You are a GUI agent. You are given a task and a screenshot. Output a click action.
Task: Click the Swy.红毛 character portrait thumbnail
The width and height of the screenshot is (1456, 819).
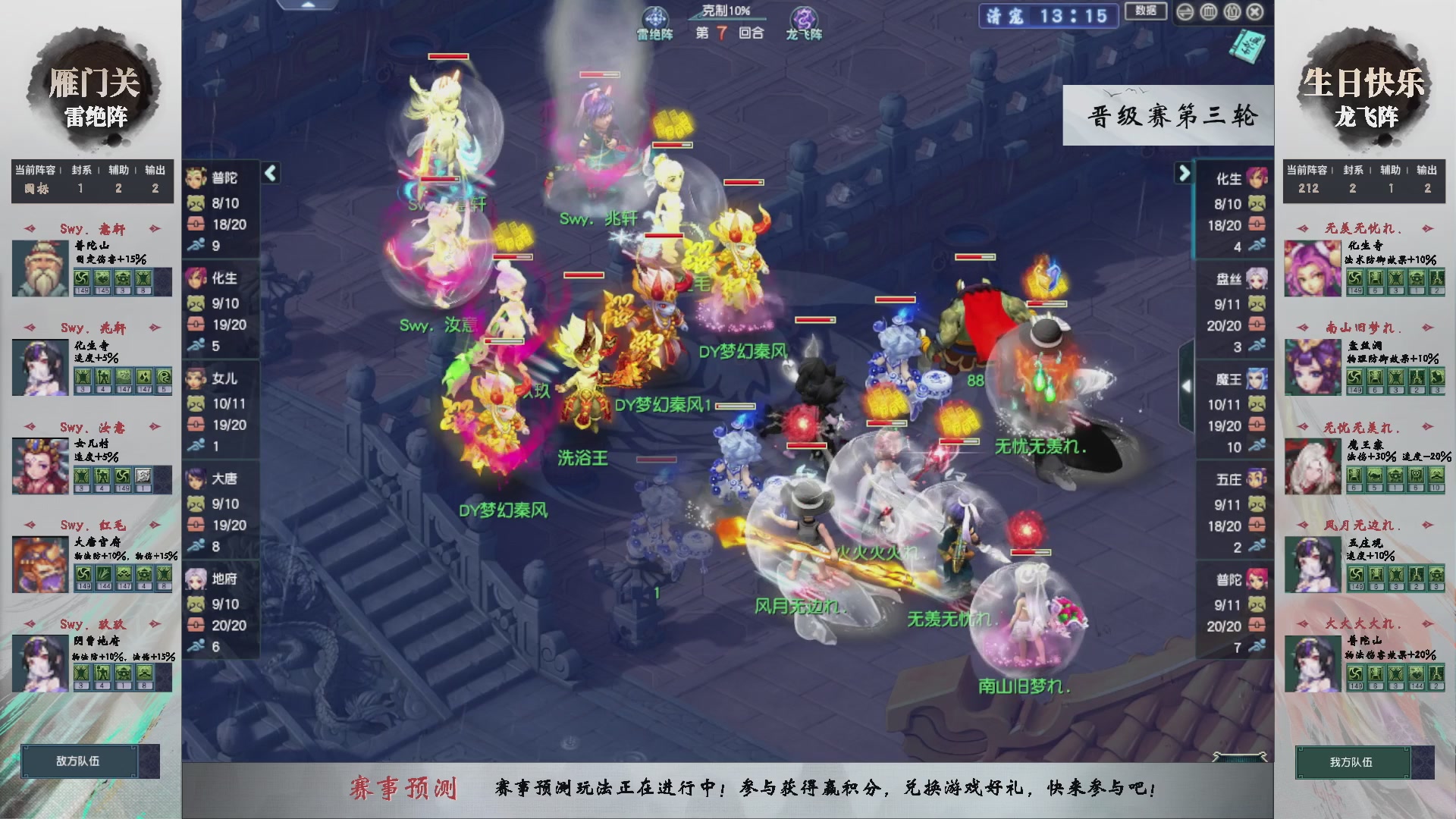click(x=39, y=565)
